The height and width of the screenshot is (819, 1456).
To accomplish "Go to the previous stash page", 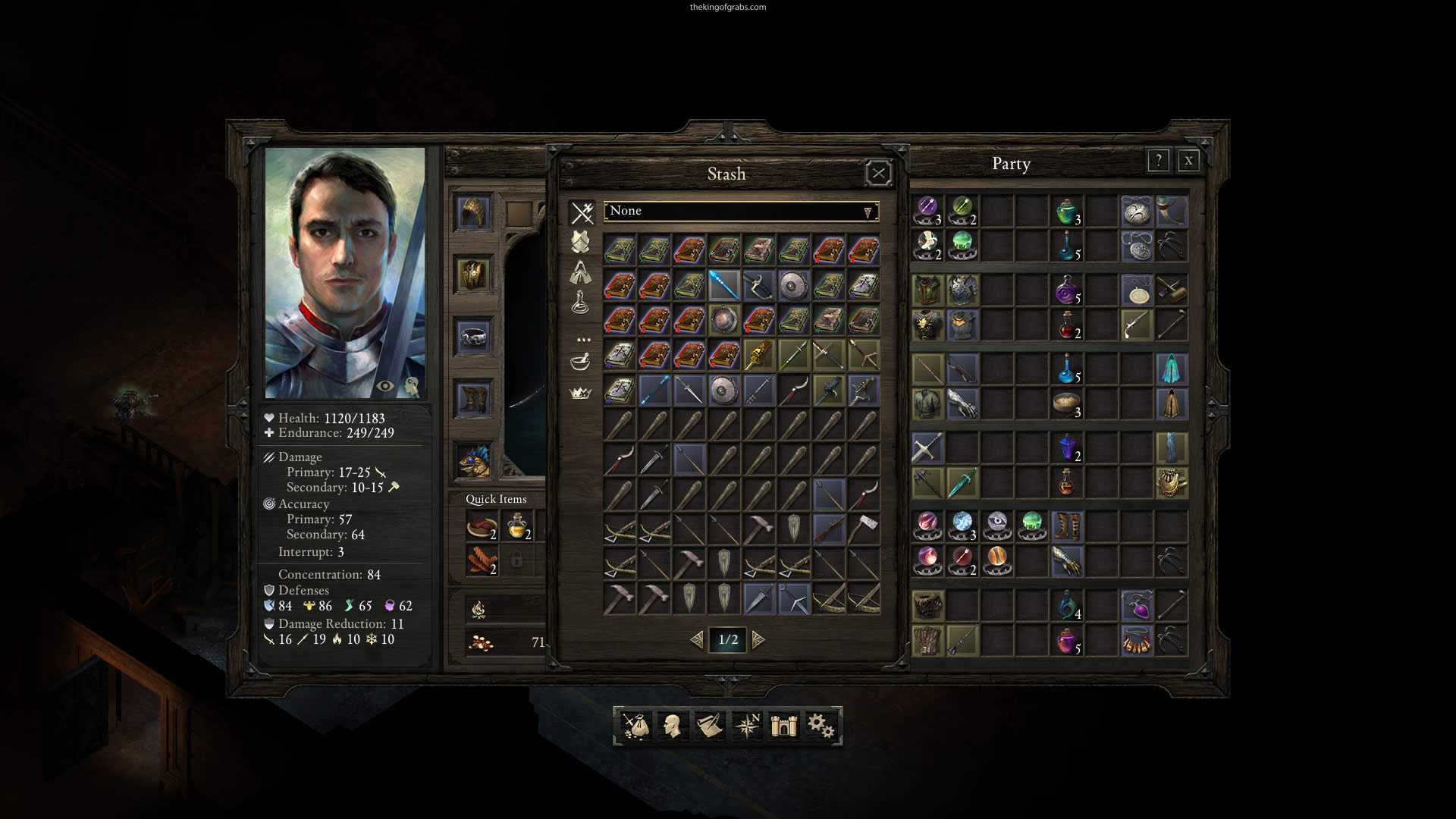I will pyautogui.click(x=697, y=640).
